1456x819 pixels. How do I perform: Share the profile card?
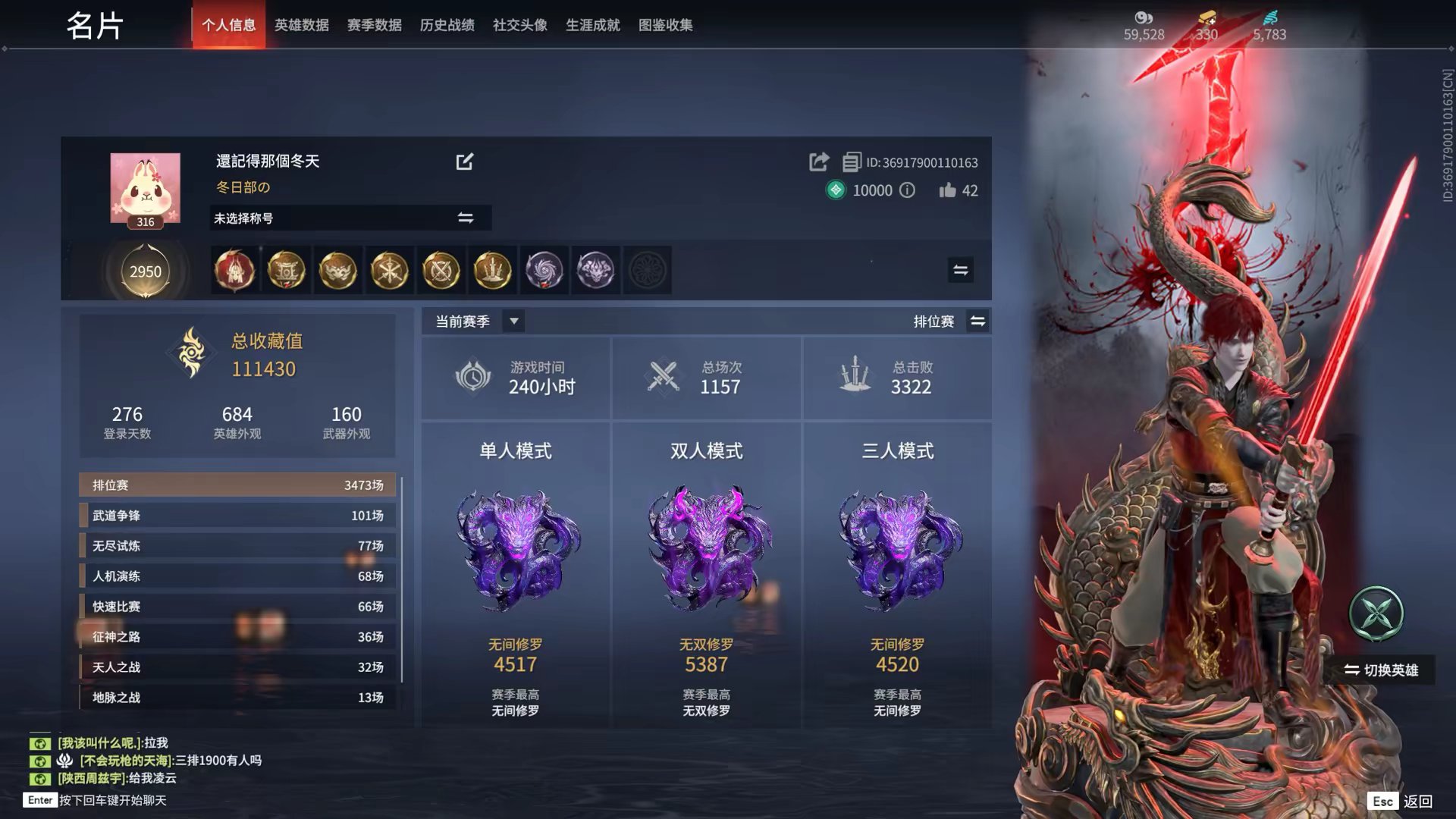[x=818, y=162]
